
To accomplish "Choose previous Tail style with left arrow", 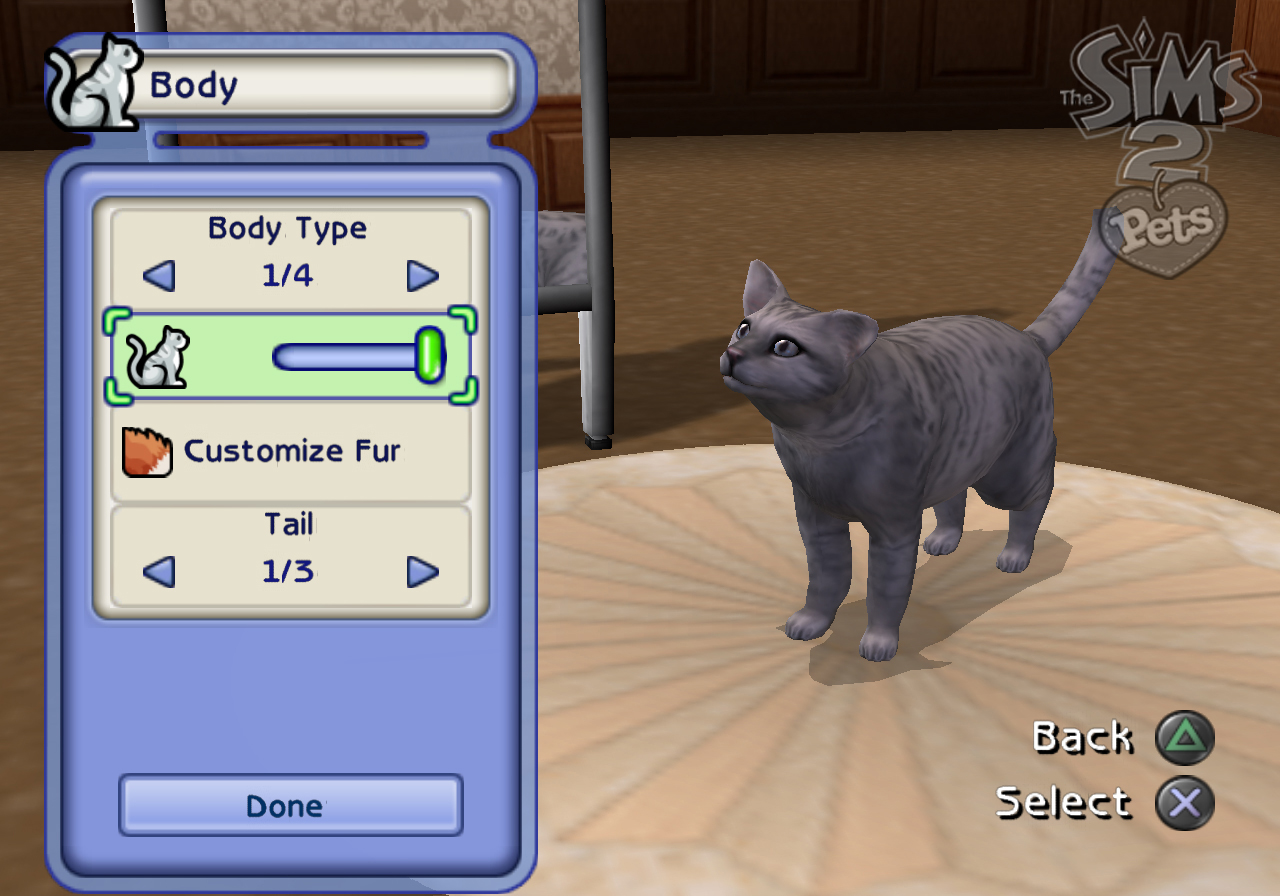I will tap(160, 572).
